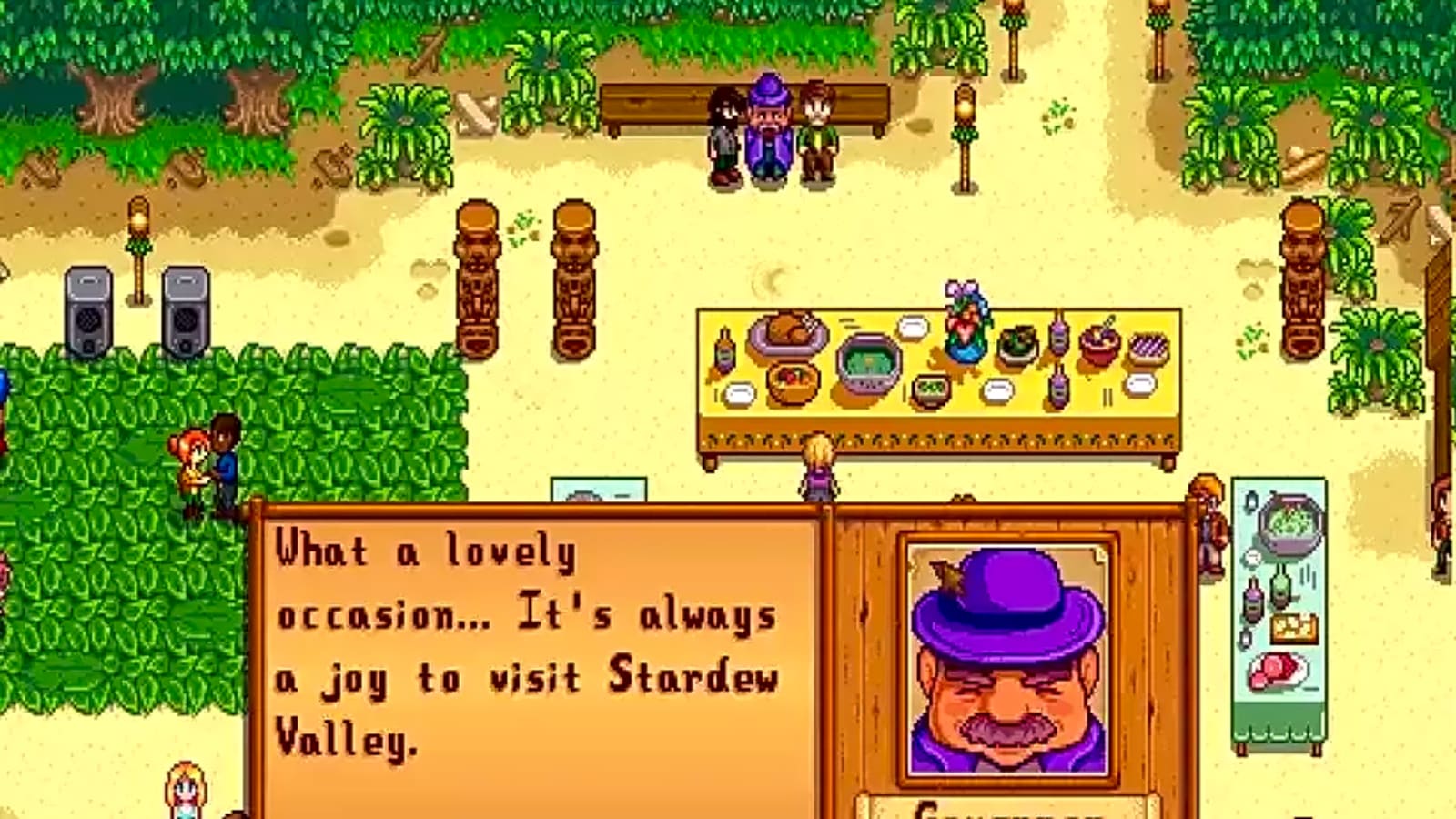Select the roast turkey platter on the feast table
The image size is (1456, 819).
787,332
